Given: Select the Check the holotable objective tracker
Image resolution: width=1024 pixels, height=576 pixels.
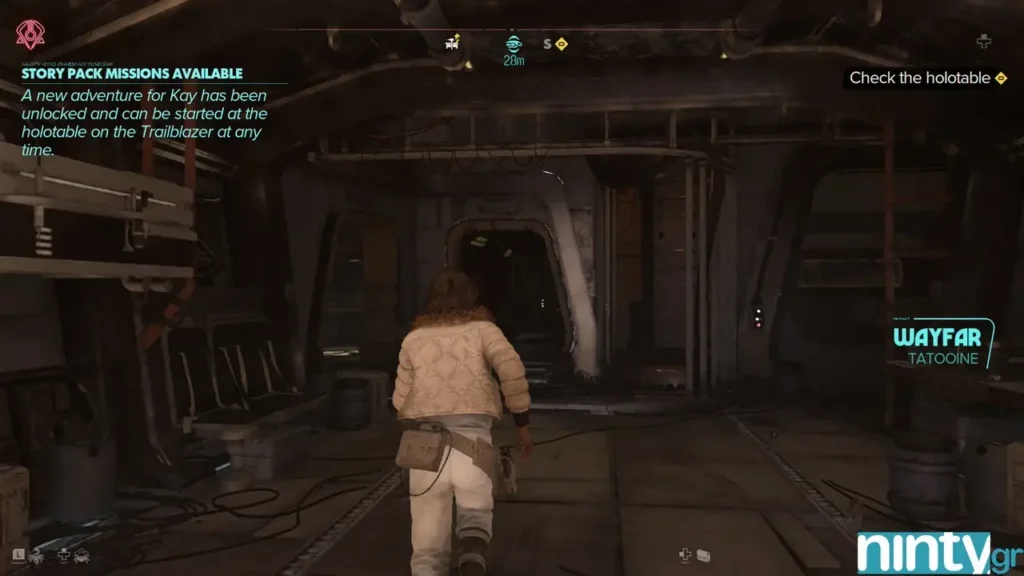Looking at the screenshot, I should 927,78.
